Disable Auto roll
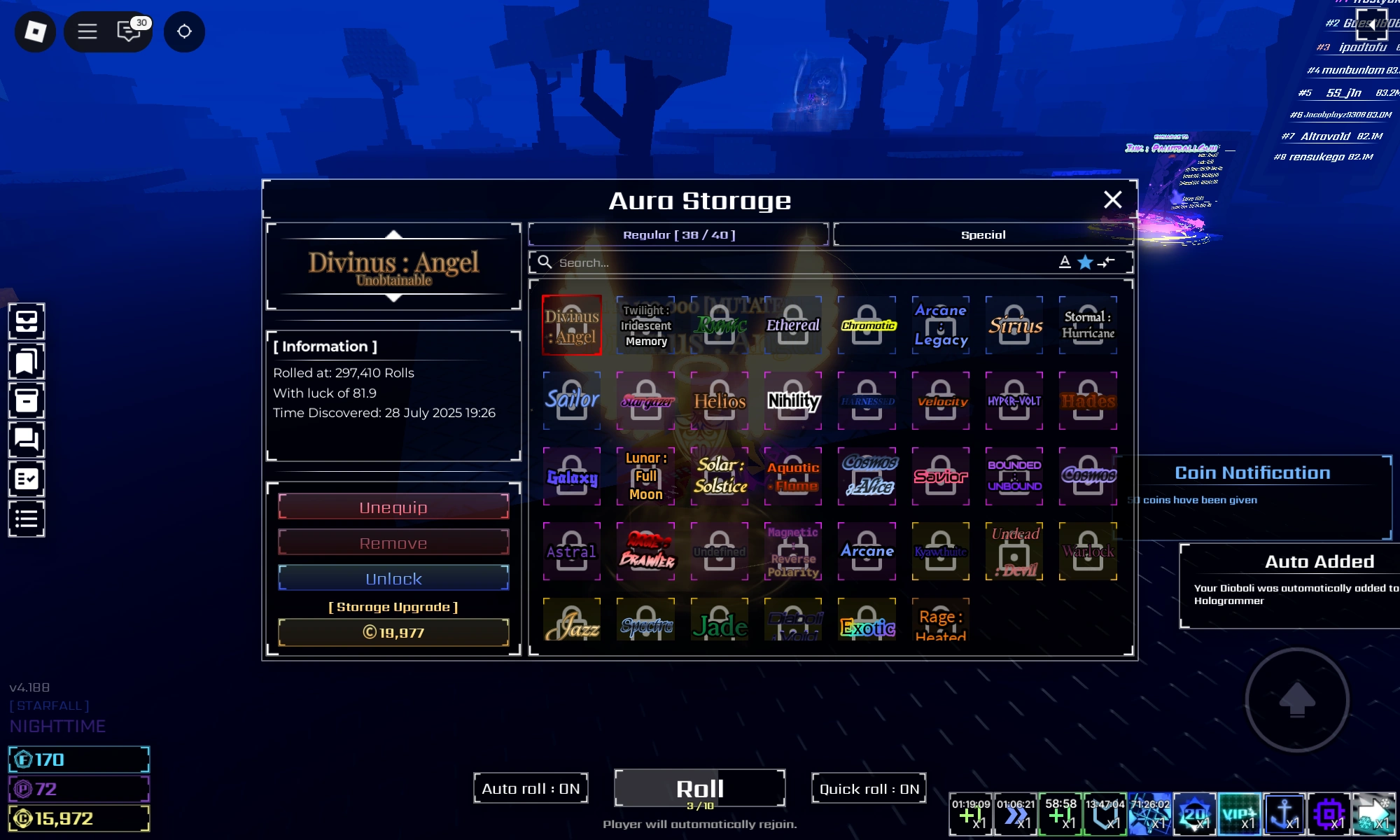Screen dimensions: 1400x840 [x=531, y=788]
